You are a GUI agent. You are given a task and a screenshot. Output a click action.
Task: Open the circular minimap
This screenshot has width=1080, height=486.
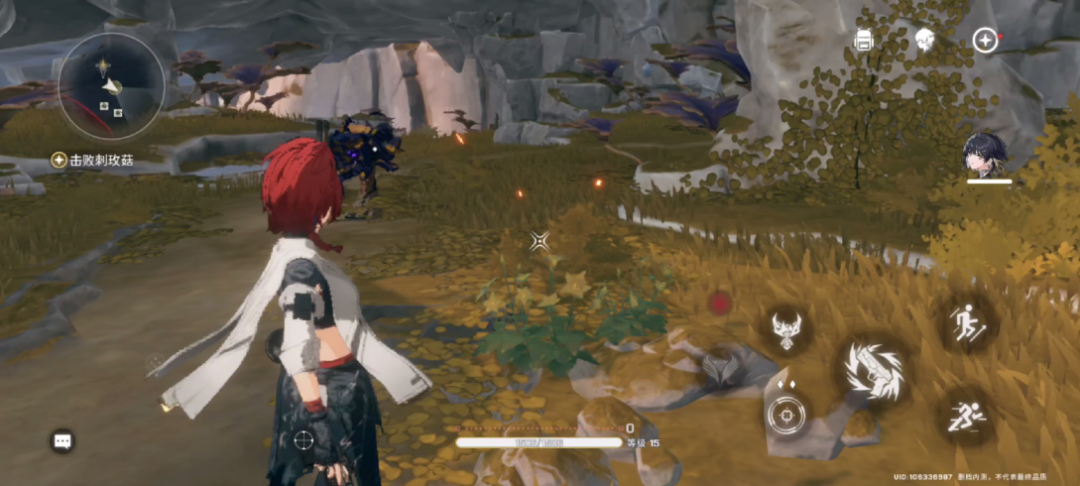point(111,86)
